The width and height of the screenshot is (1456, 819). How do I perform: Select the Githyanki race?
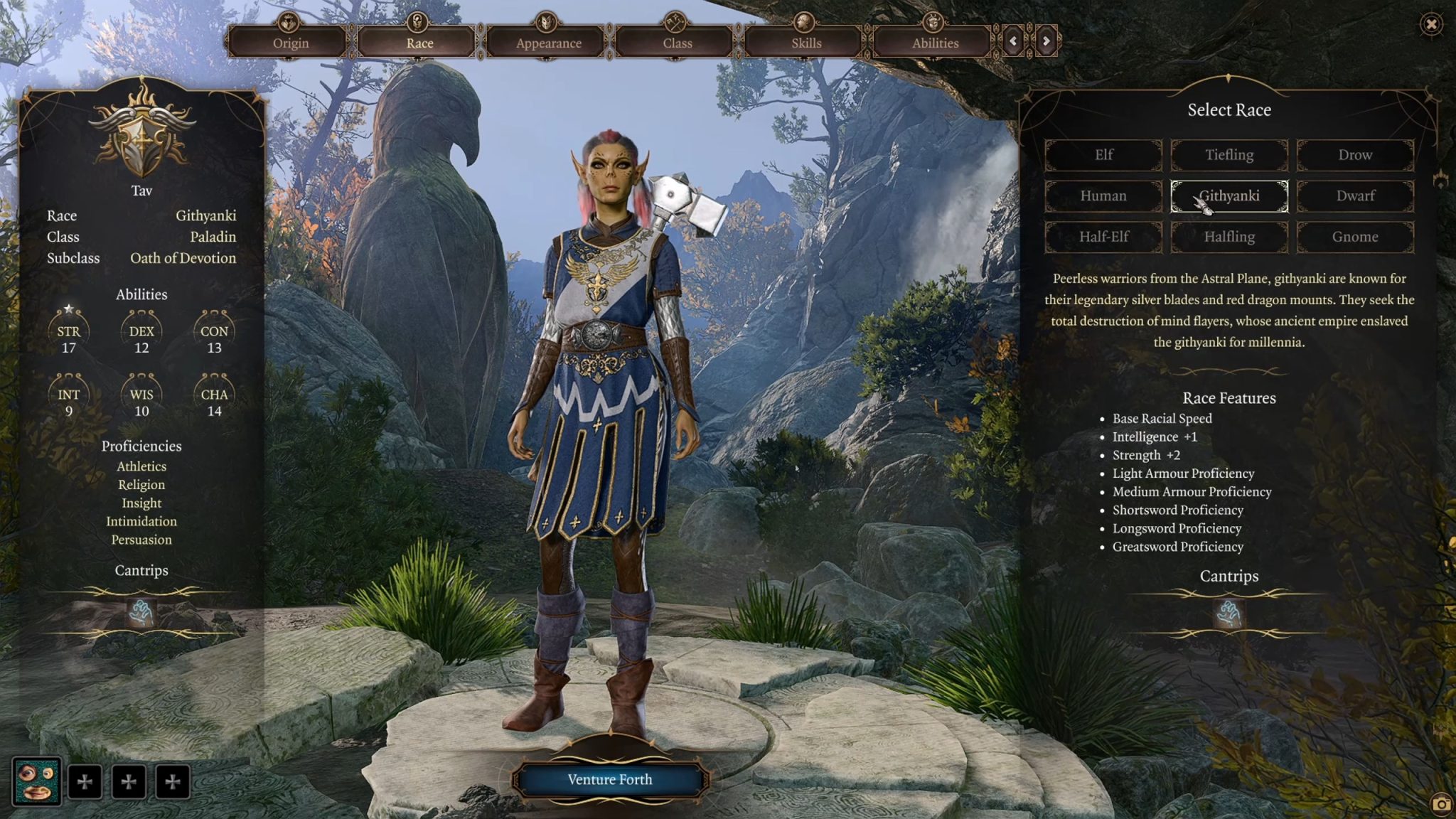click(1229, 196)
